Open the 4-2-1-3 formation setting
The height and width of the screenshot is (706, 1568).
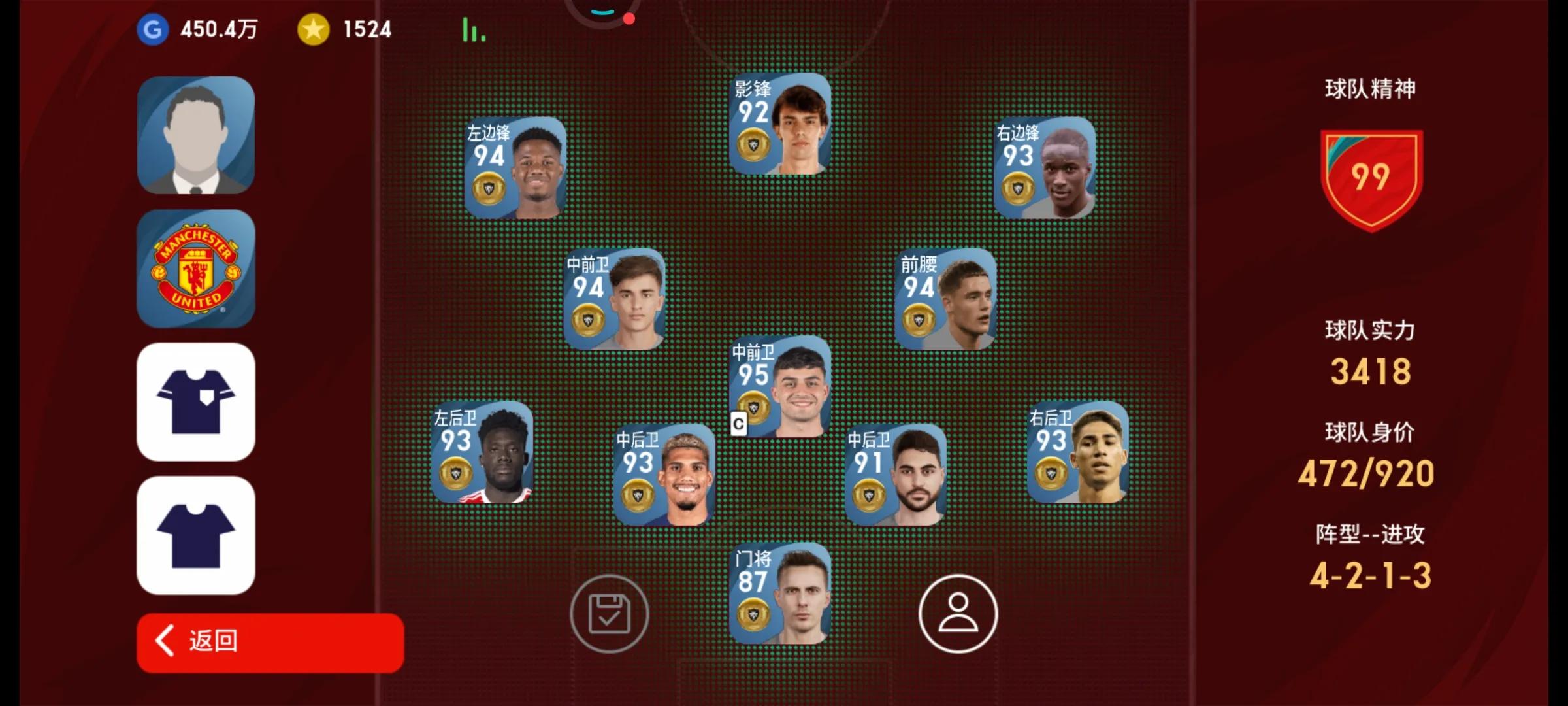tap(1370, 575)
